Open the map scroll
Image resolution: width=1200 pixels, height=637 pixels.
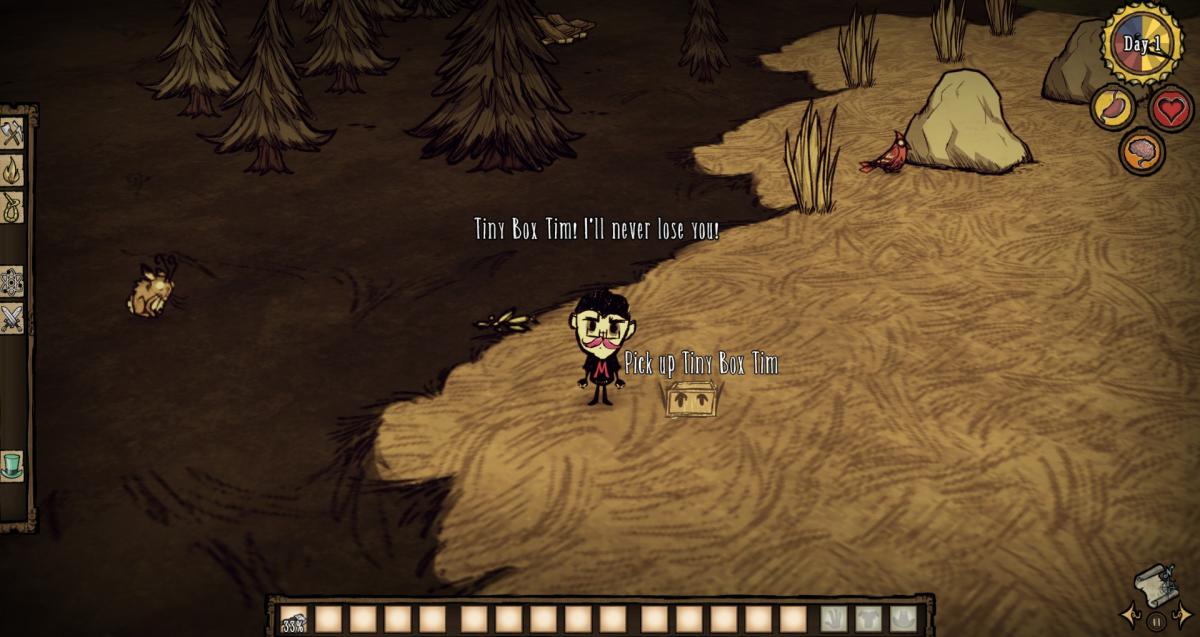(x=1156, y=586)
